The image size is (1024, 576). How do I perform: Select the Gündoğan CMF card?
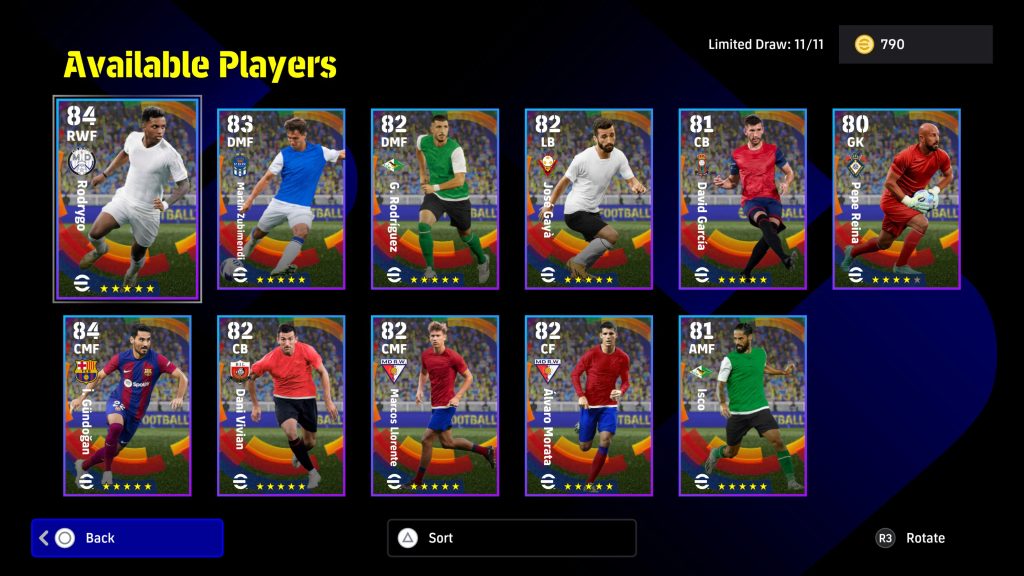(127, 405)
